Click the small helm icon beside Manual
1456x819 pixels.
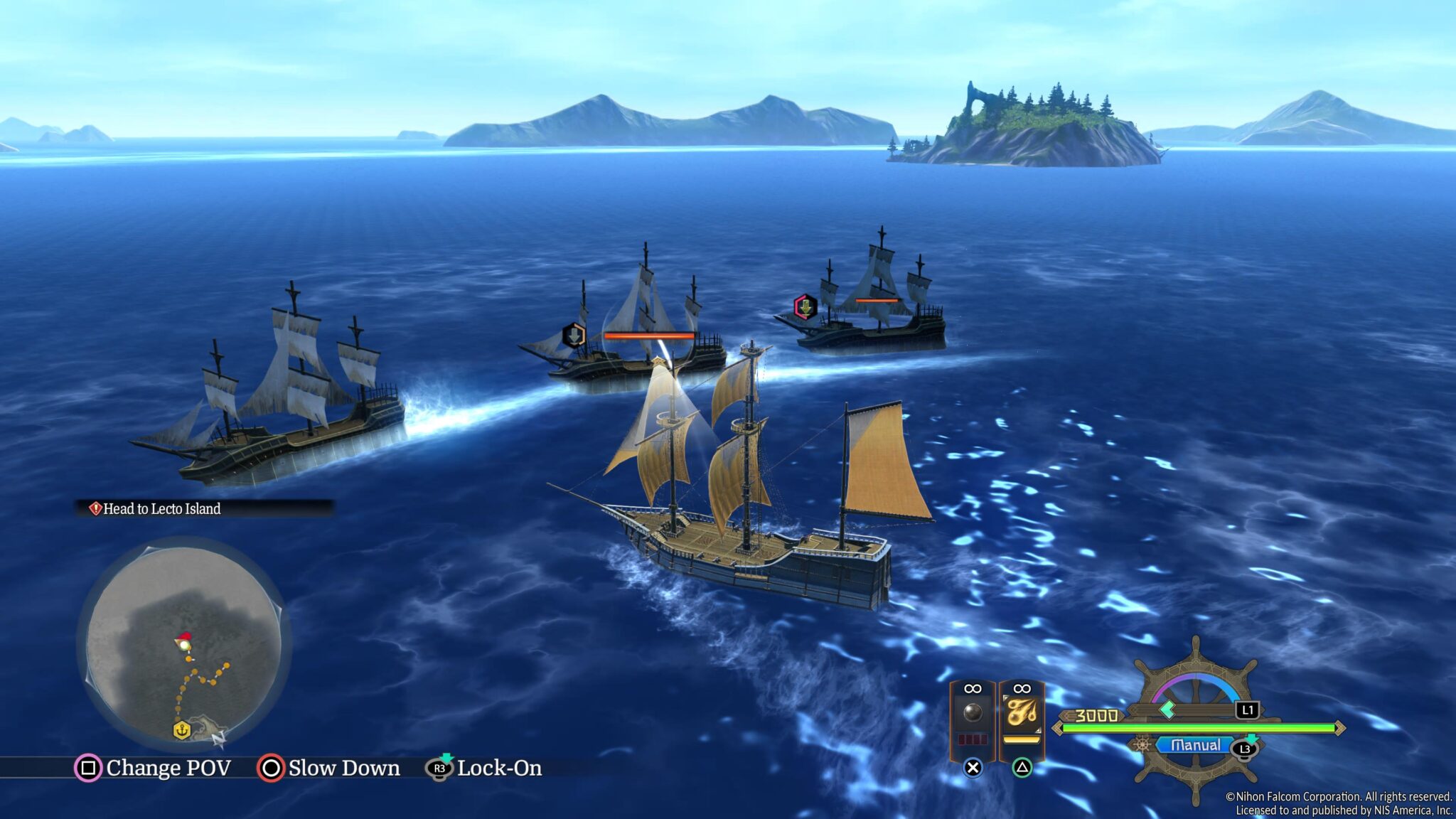(x=1142, y=745)
